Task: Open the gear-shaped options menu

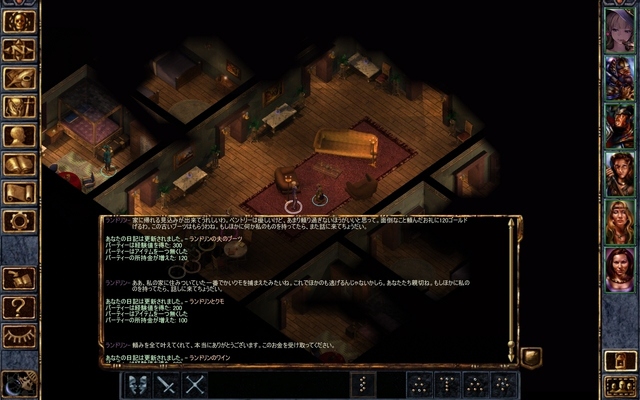Action: pos(19,220)
